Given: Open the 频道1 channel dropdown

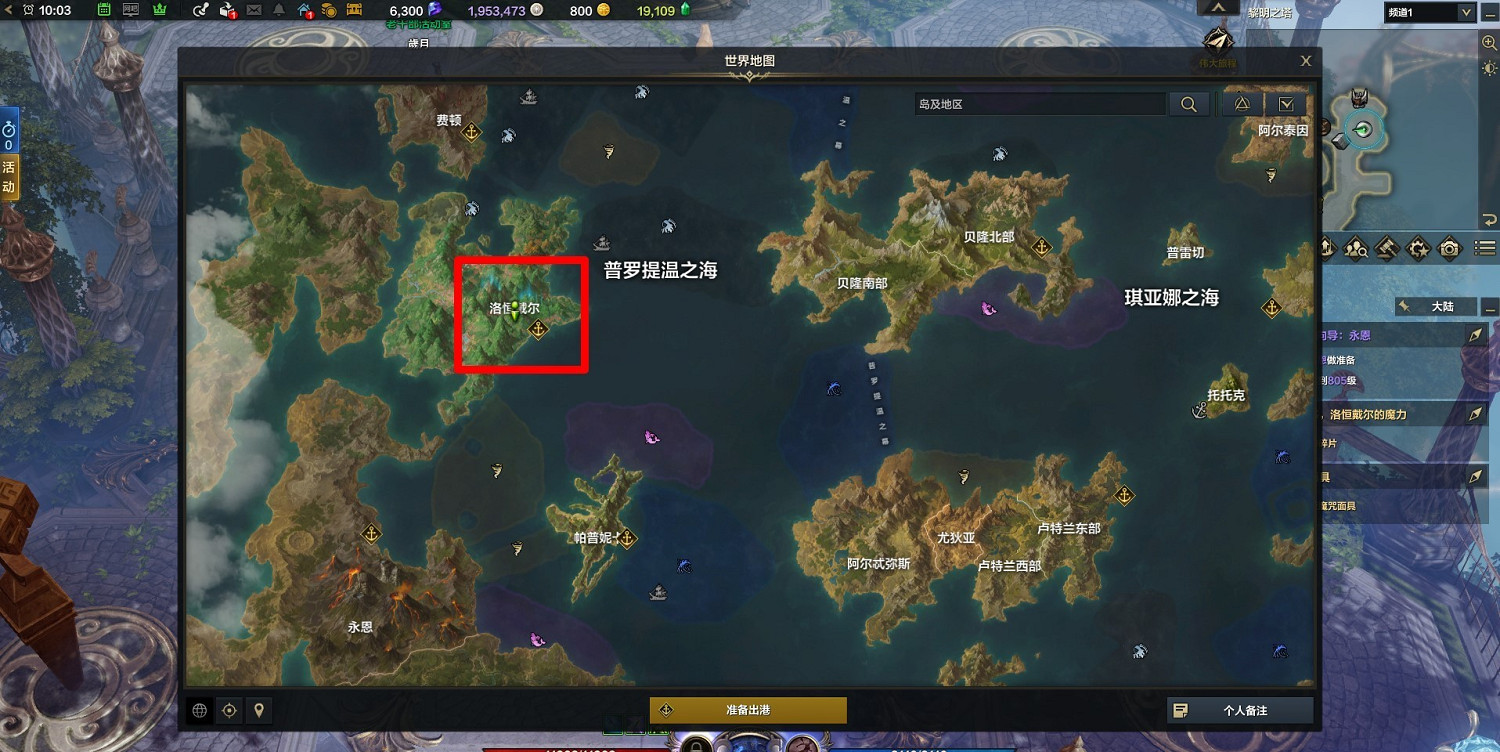Looking at the screenshot, I should pyautogui.click(x=1429, y=12).
